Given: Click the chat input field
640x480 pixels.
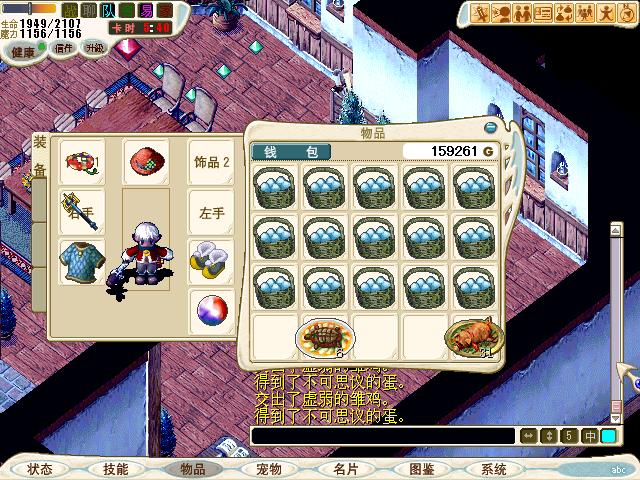Looking at the screenshot, I should (x=380, y=436).
